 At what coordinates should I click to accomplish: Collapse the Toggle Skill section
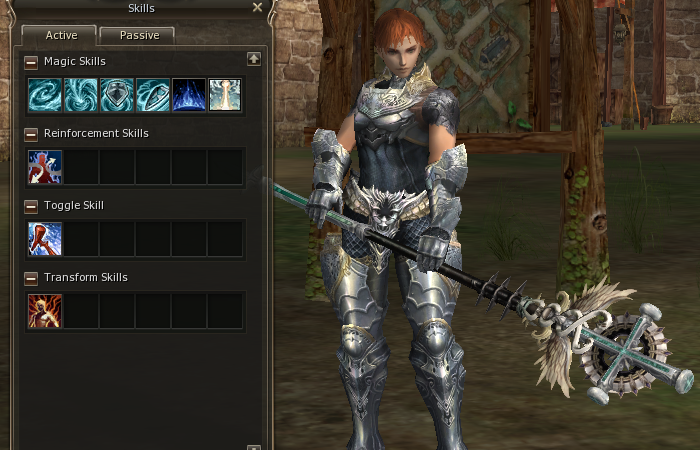coord(31,206)
